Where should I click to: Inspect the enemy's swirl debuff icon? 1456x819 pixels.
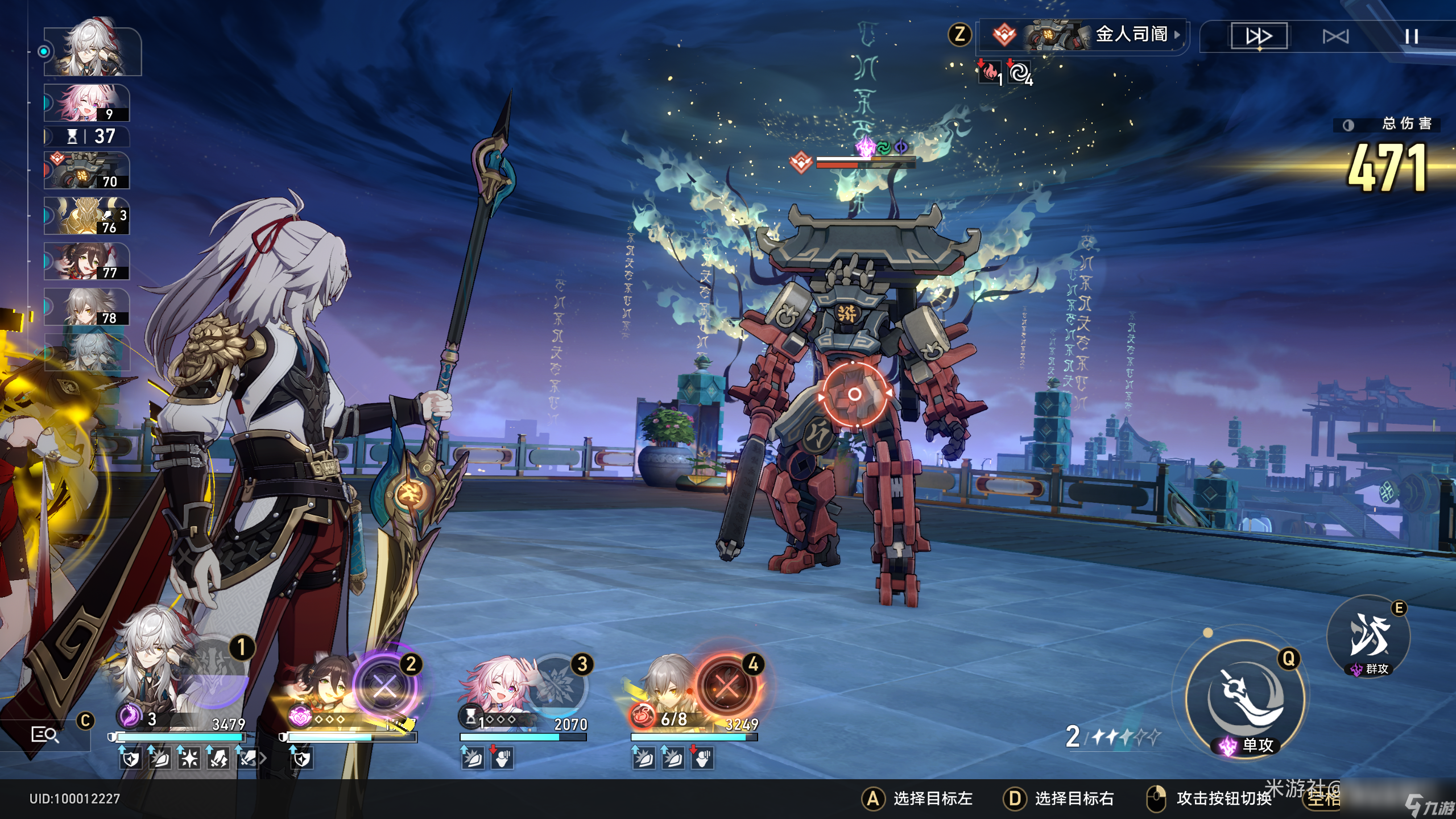pos(1020,73)
